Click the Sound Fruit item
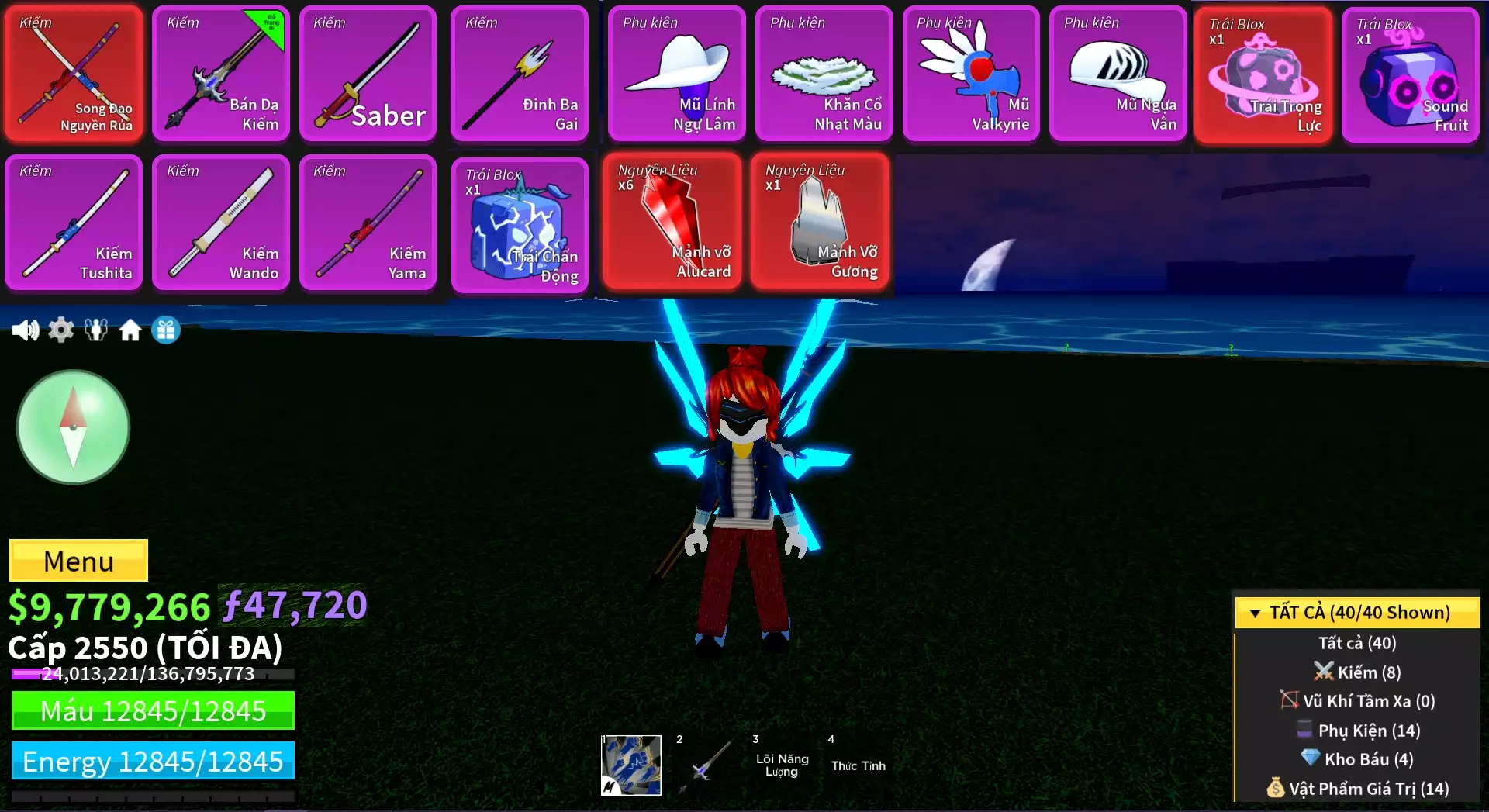The height and width of the screenshot is (812, 1489). pyautogui.click(x=1411, y=75)
